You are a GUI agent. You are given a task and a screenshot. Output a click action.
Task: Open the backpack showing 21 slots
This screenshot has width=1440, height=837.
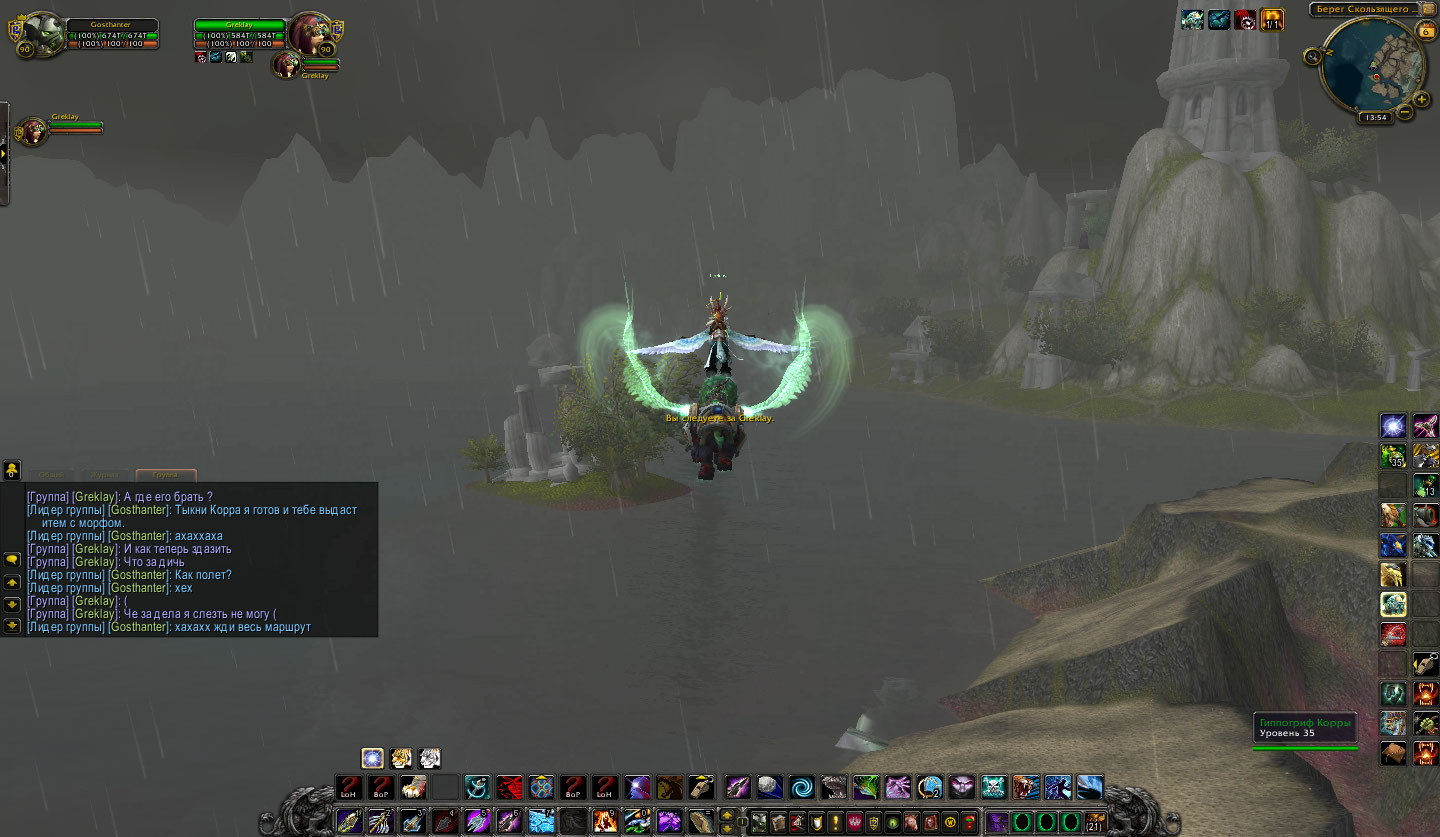1096,822
